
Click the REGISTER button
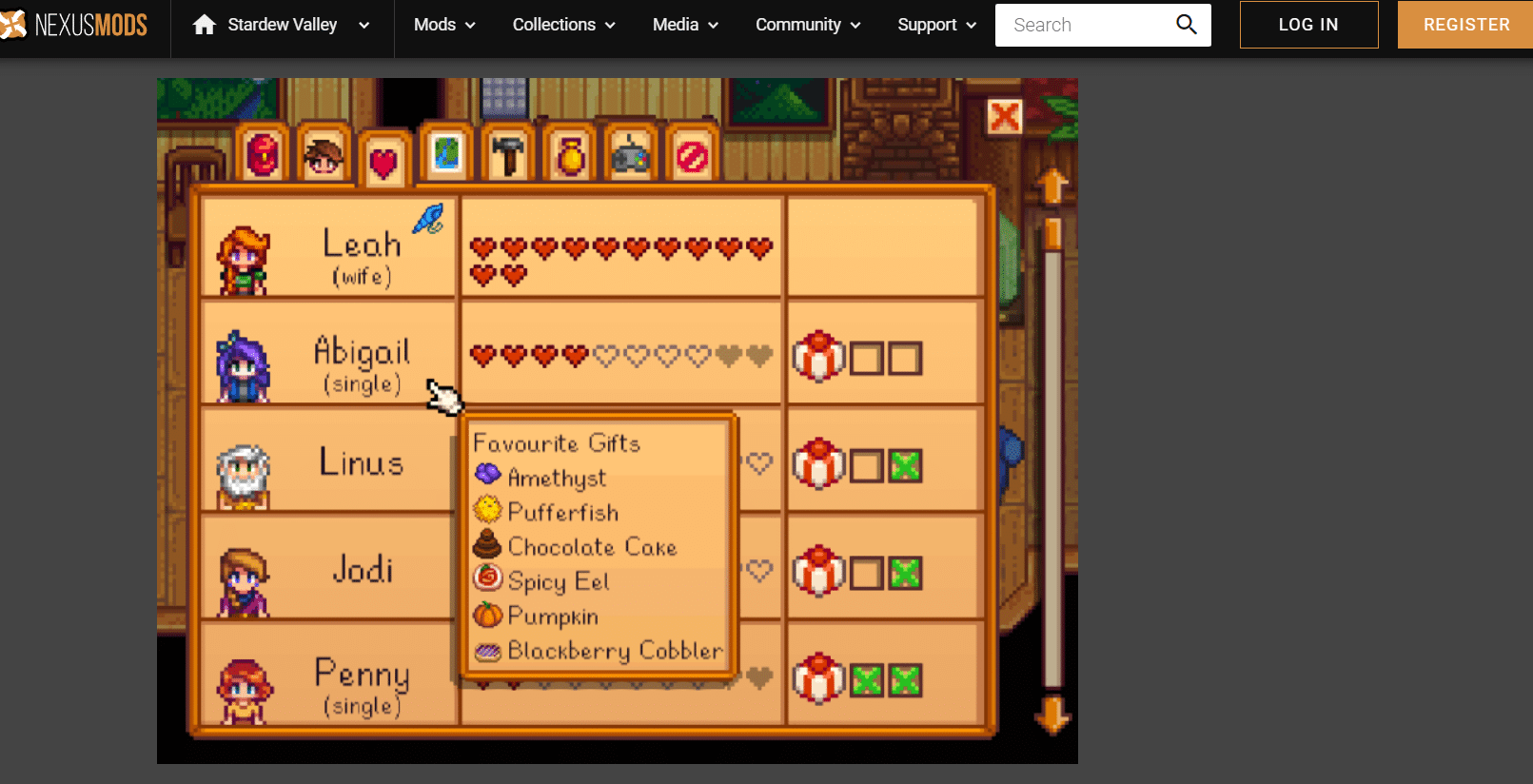(x=1464, y=25)
